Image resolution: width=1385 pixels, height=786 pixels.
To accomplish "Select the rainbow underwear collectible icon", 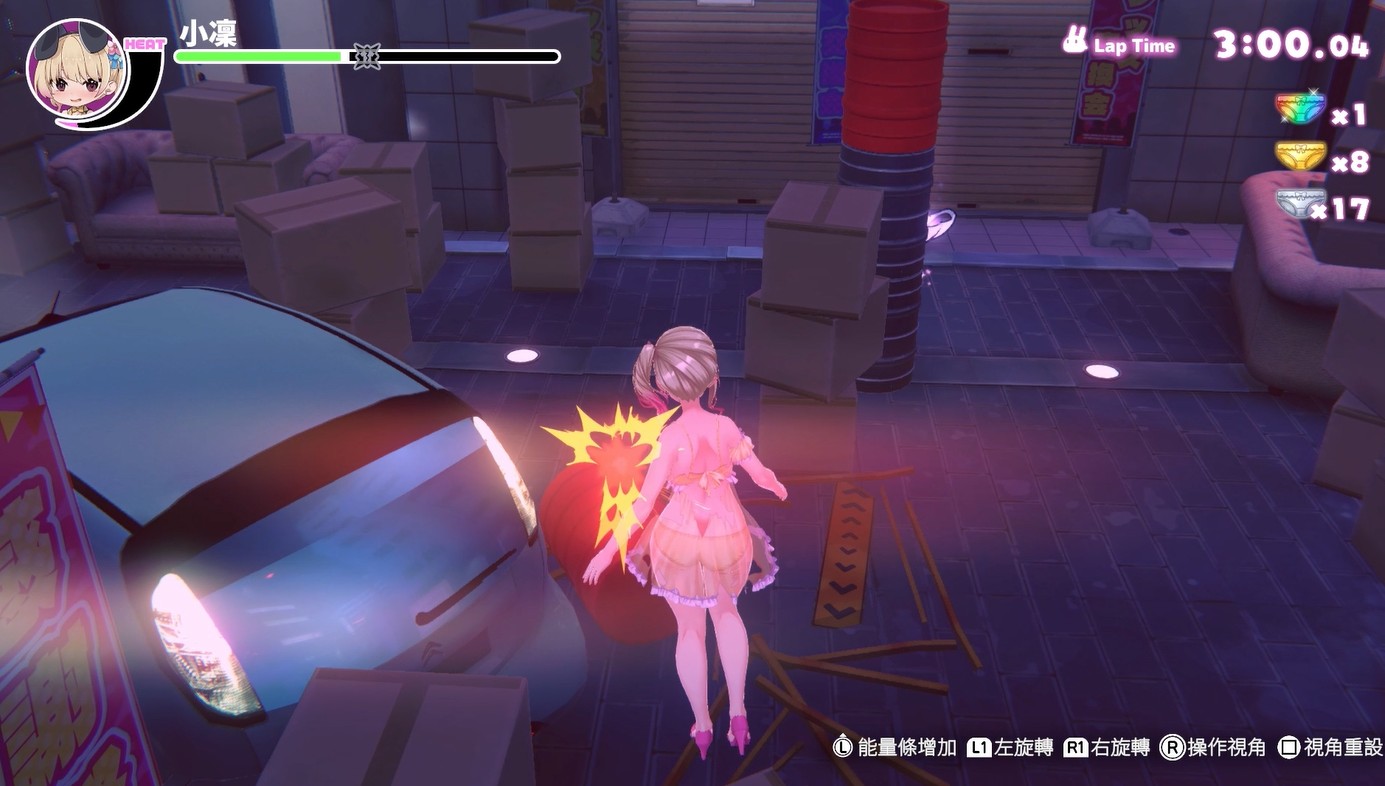I will [1300, 108].
